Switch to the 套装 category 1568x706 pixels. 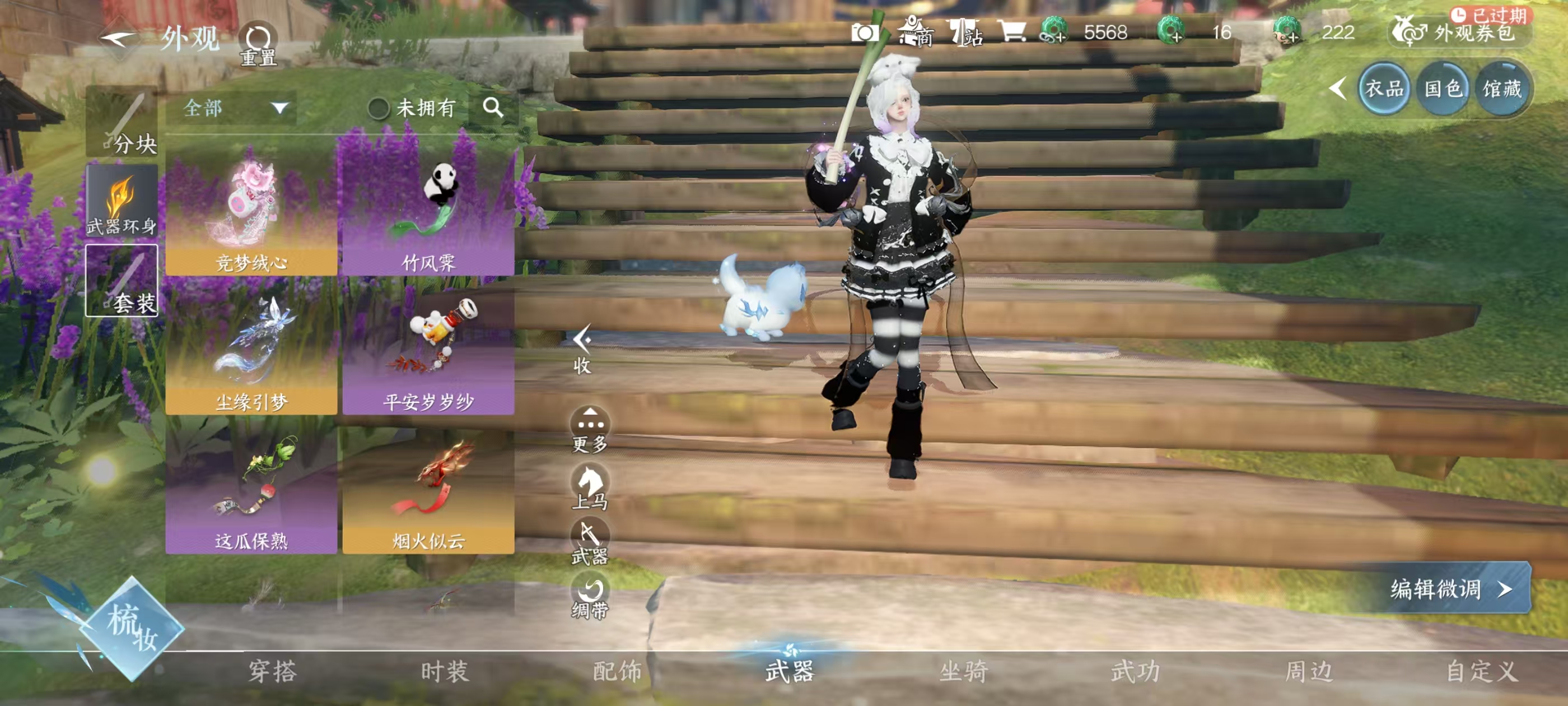tap(122, 281)
